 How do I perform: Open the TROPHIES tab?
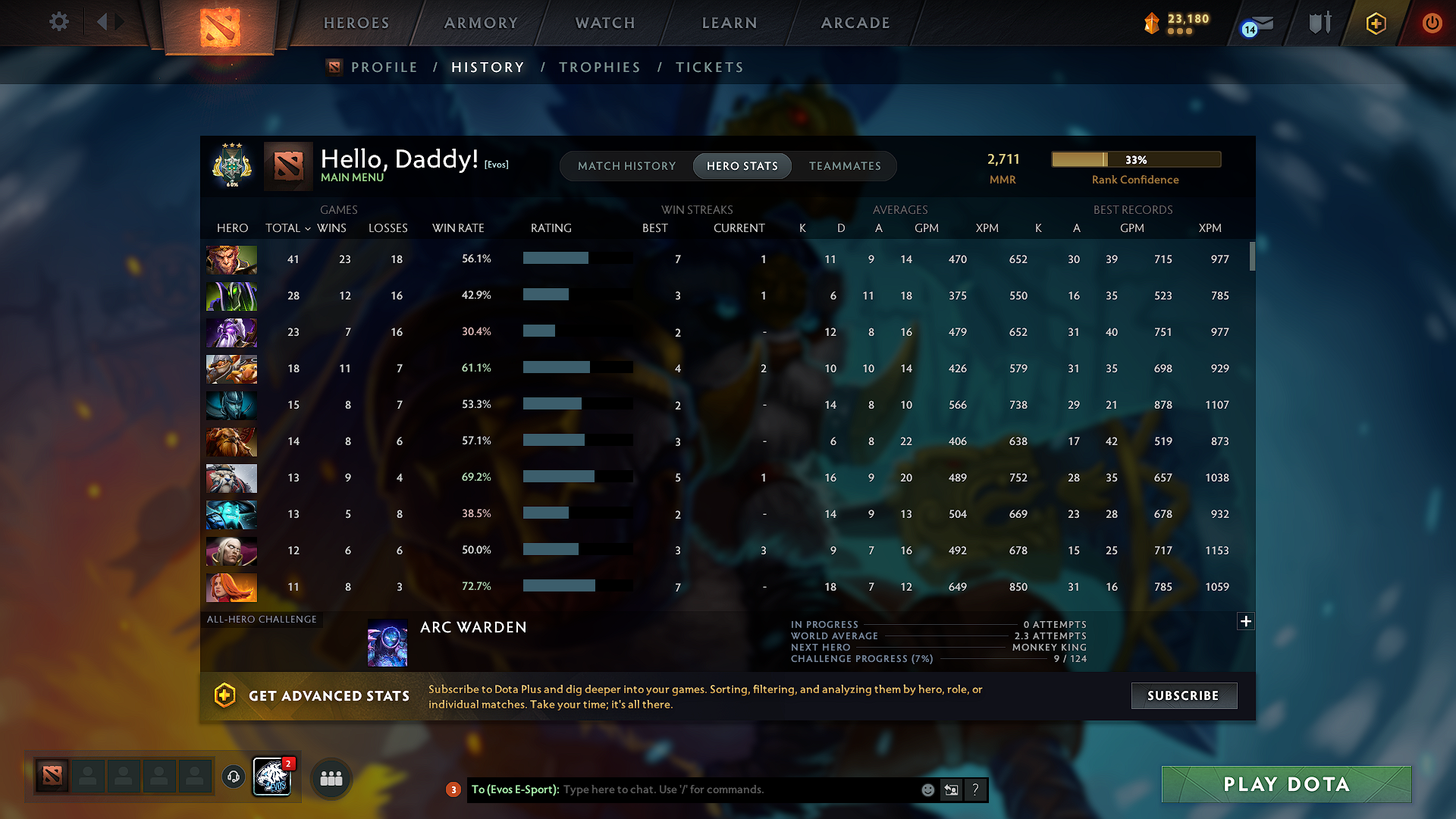pos(599,67)
